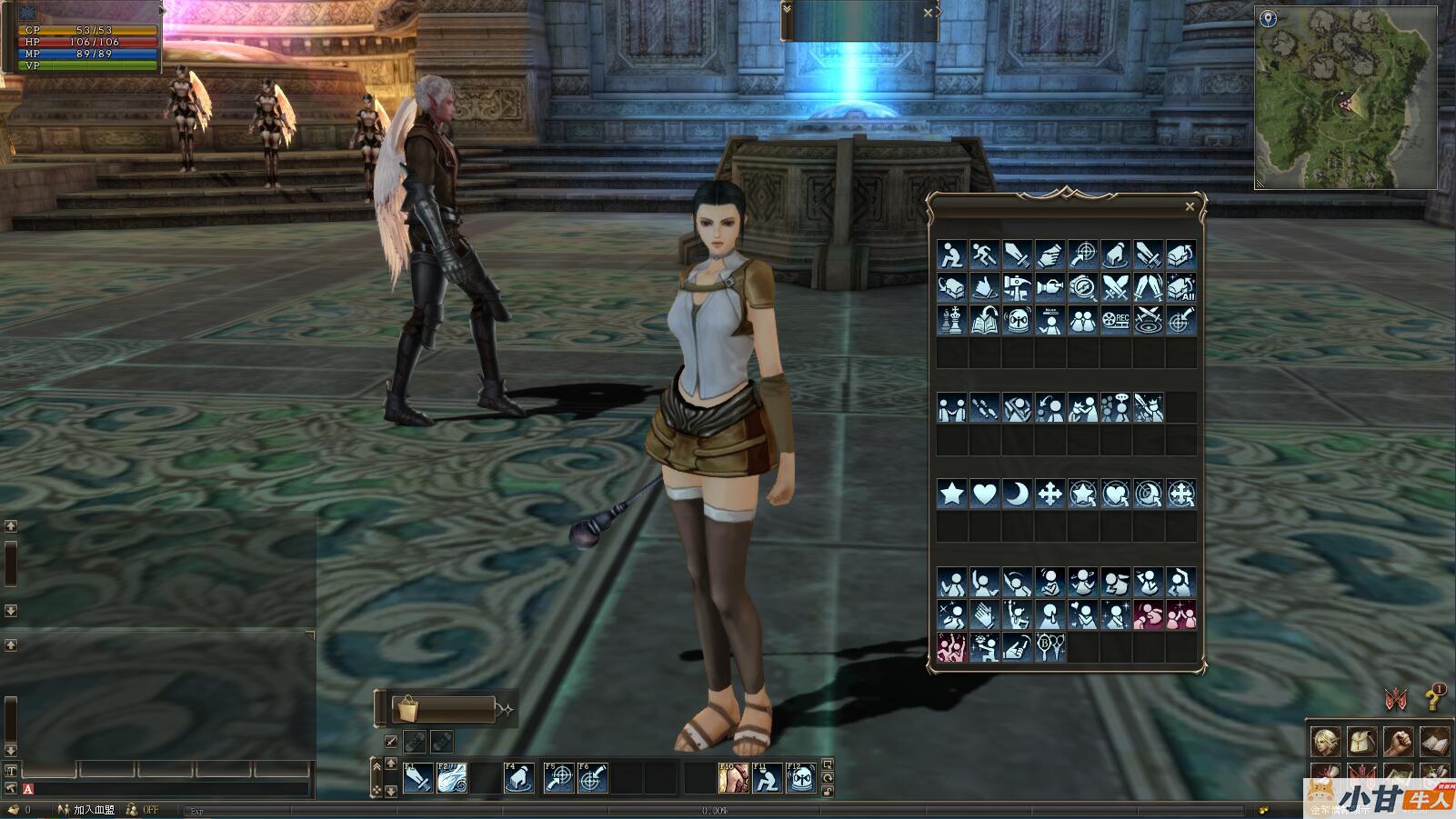This screenshot has width=1456, height=819.
Task: Use the F2 wind skill hotbar slot
Action: click(452, 778)
